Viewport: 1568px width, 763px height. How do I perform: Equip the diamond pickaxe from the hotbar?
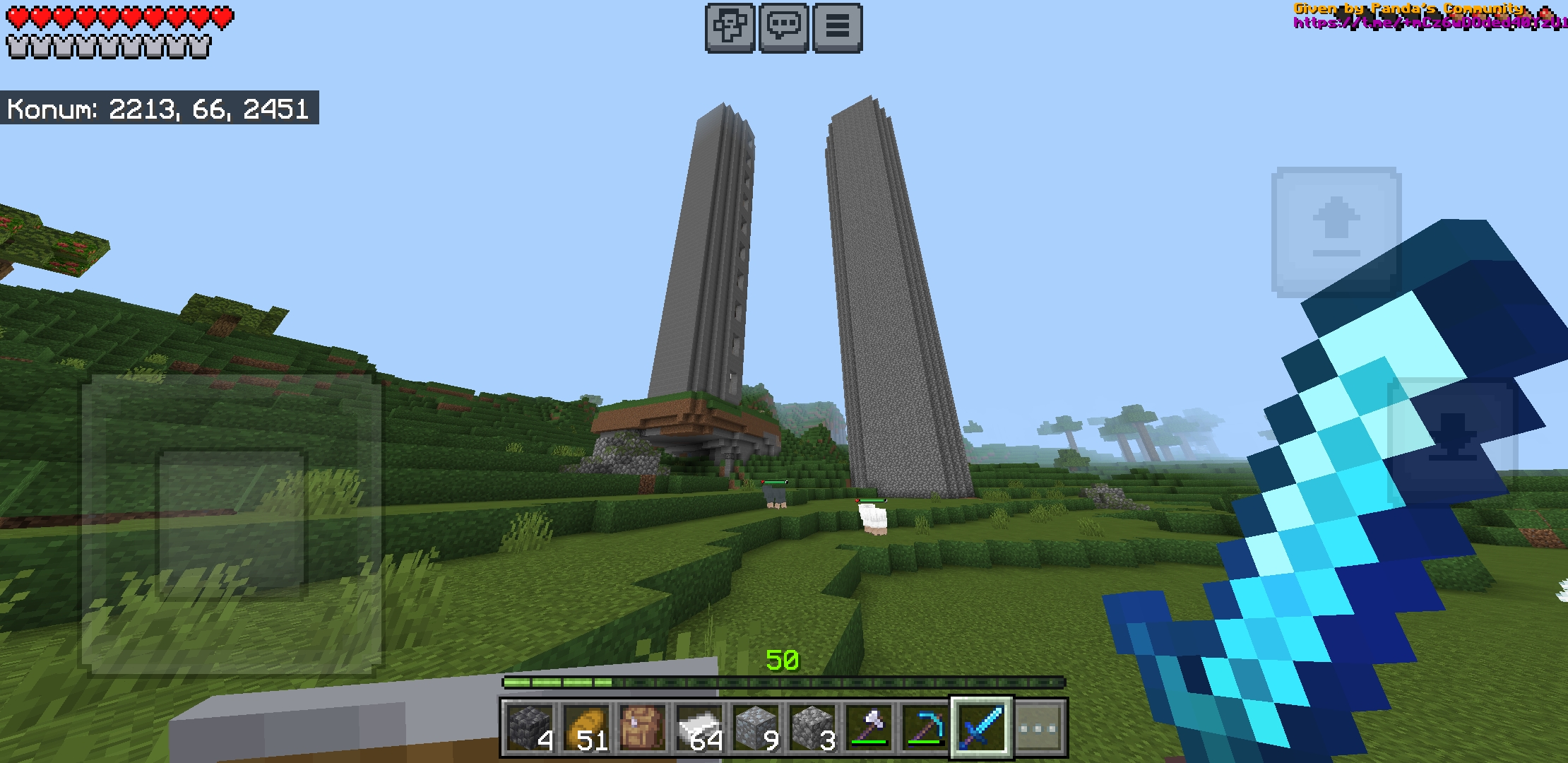coord(925,728)
